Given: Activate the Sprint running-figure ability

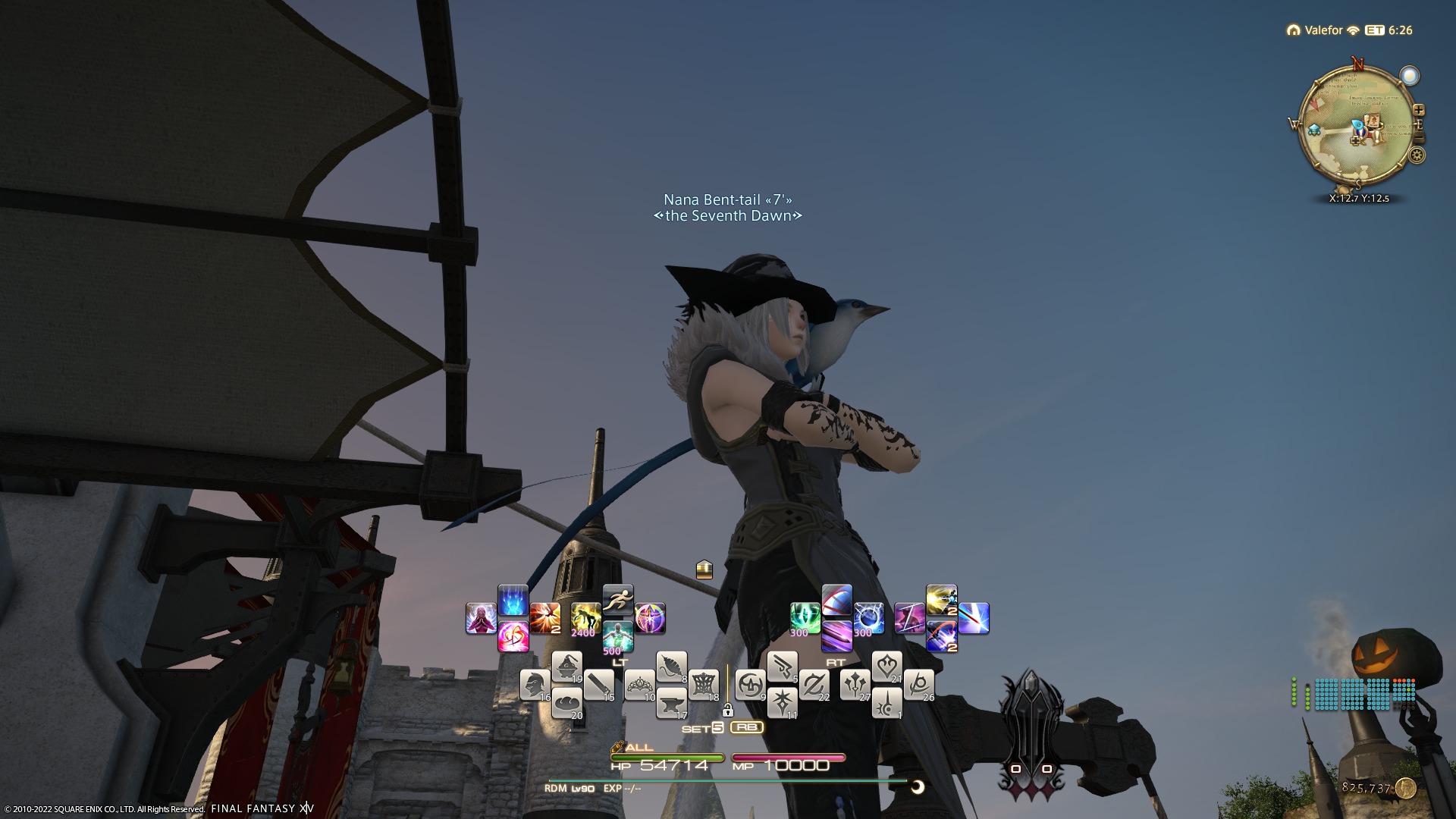Looking at the screenshot, I should 618,599.
